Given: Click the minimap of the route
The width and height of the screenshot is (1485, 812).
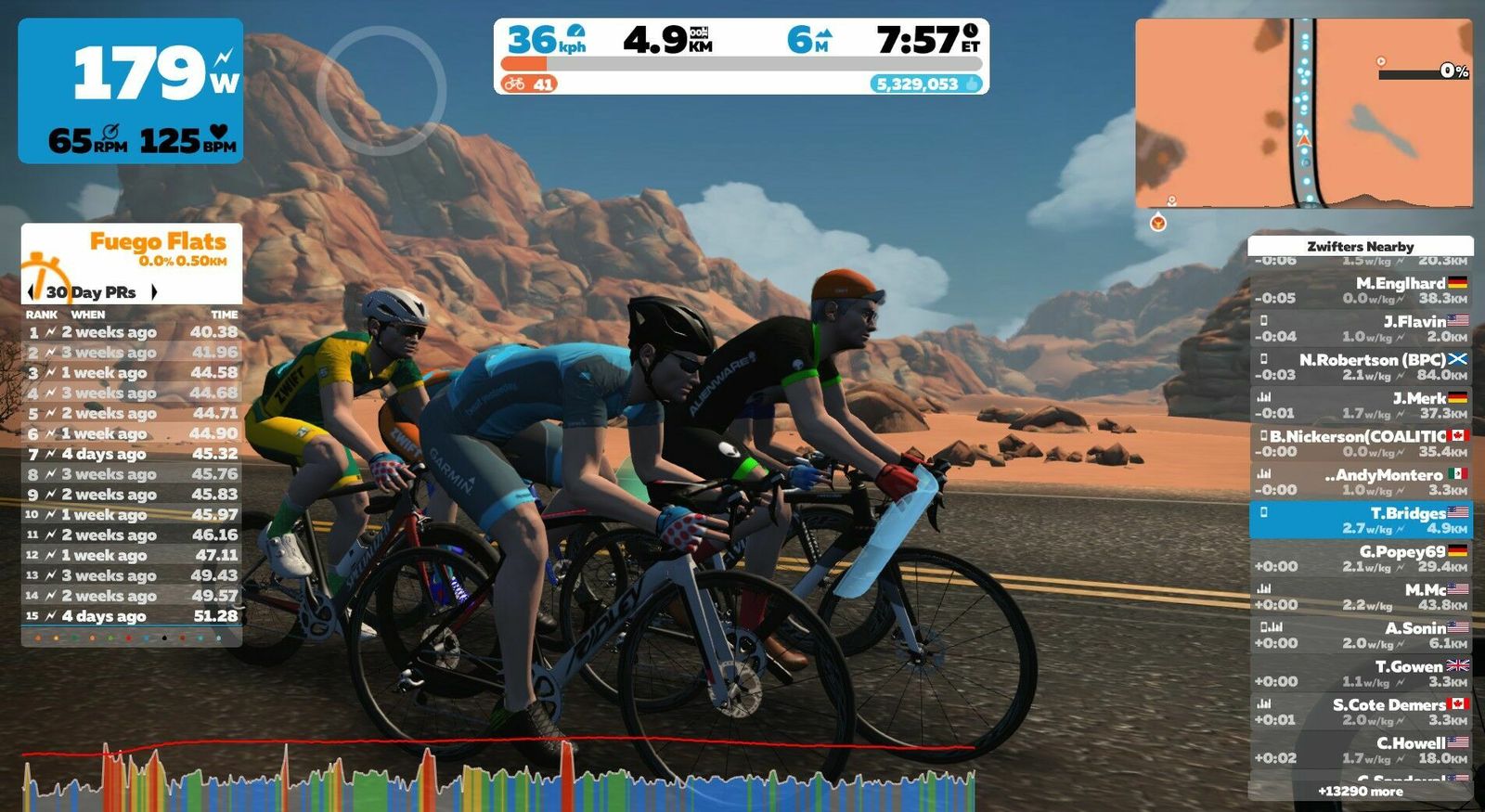Looking at the screenshot, I should tap(1303, 113).
